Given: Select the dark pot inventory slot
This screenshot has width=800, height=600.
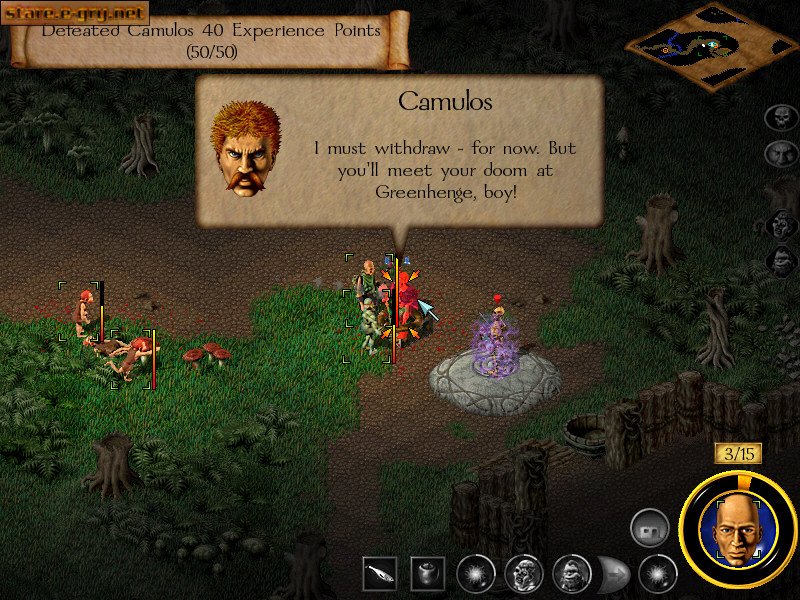Looking at the screenshot, I should 427,573.
